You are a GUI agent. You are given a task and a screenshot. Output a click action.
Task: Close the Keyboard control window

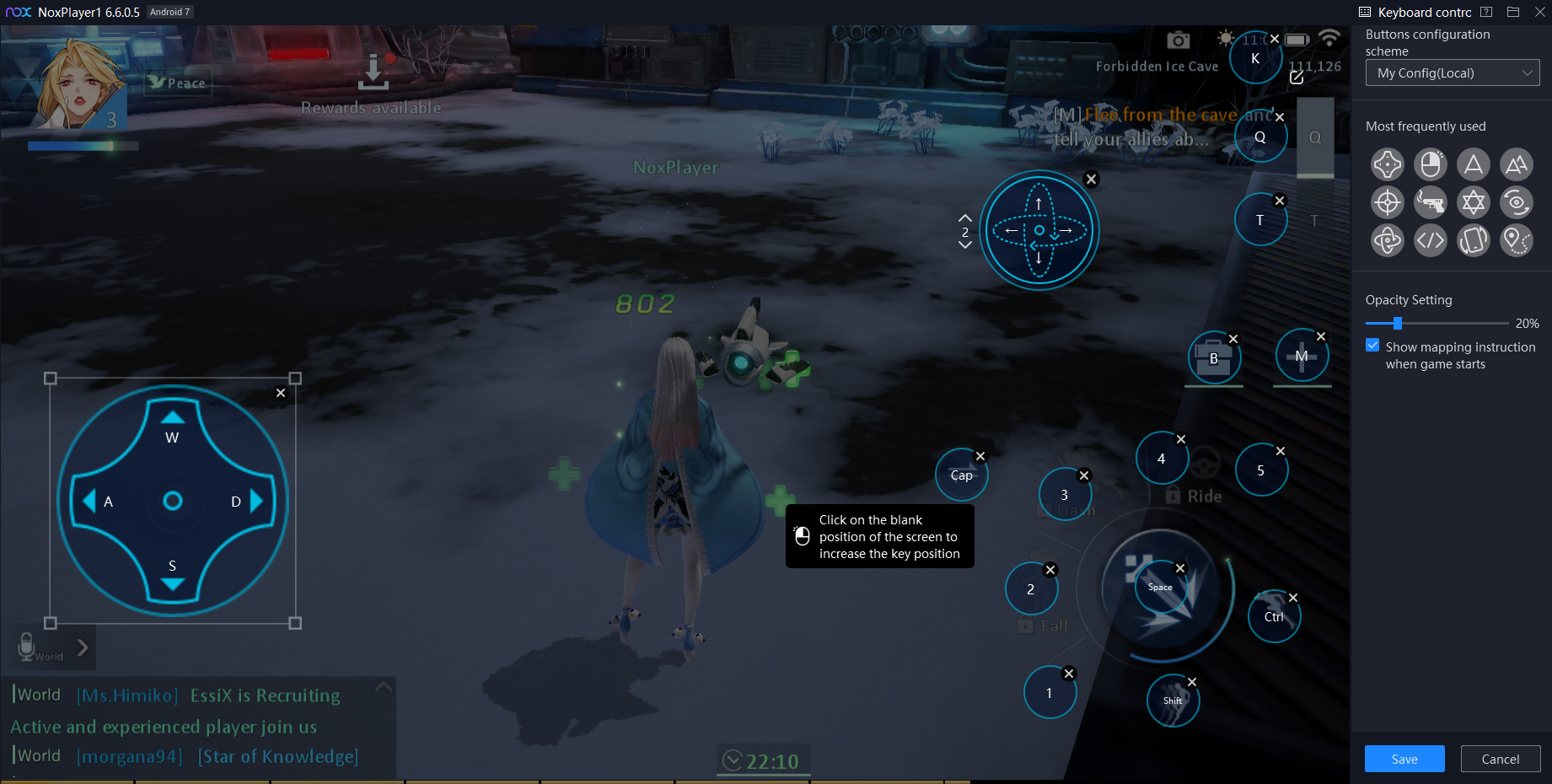(x=1539, y=12)
